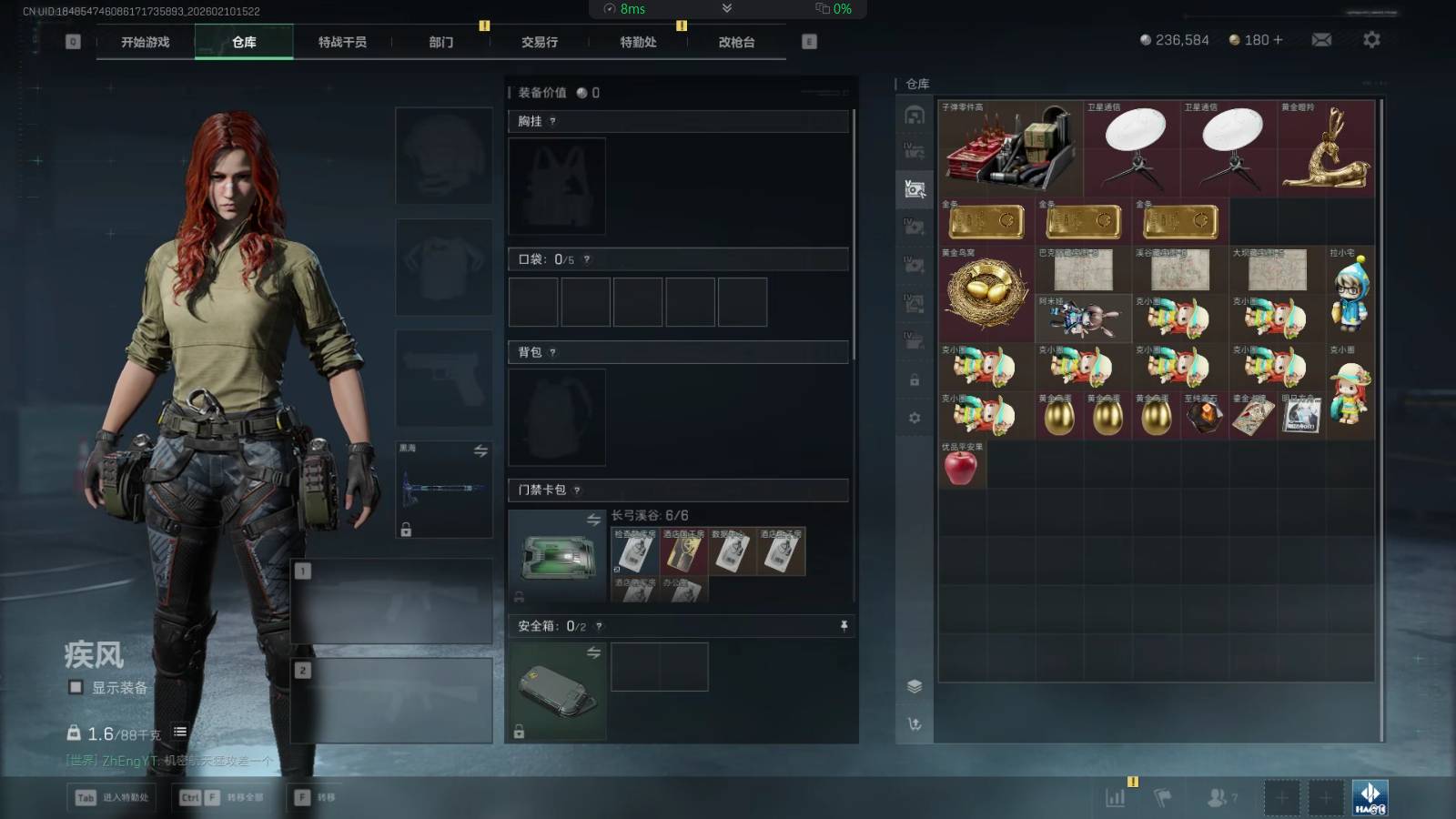Image resolution: width=1456 pixels, height=819 pixels.
Task: Open the 开始游戏 tab
Action: tap(146, 42)
